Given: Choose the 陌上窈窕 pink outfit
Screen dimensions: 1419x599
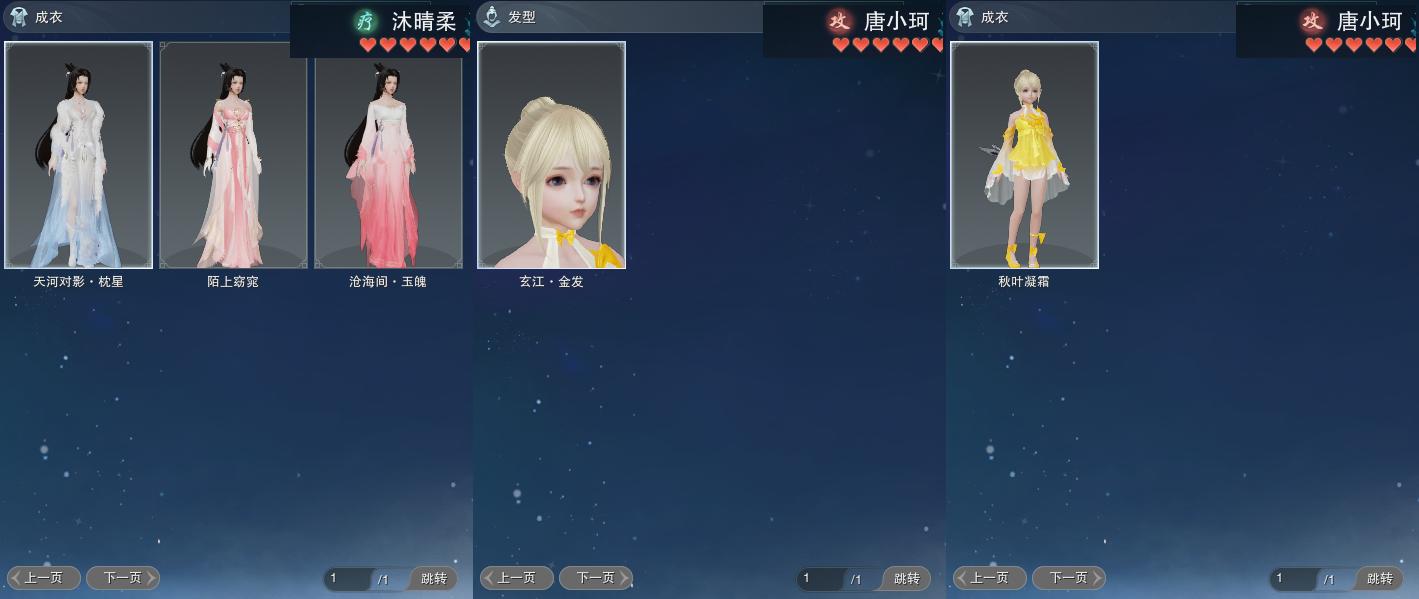Looking at the screenshot, I should pyautogui.click(x=233, y=155).
